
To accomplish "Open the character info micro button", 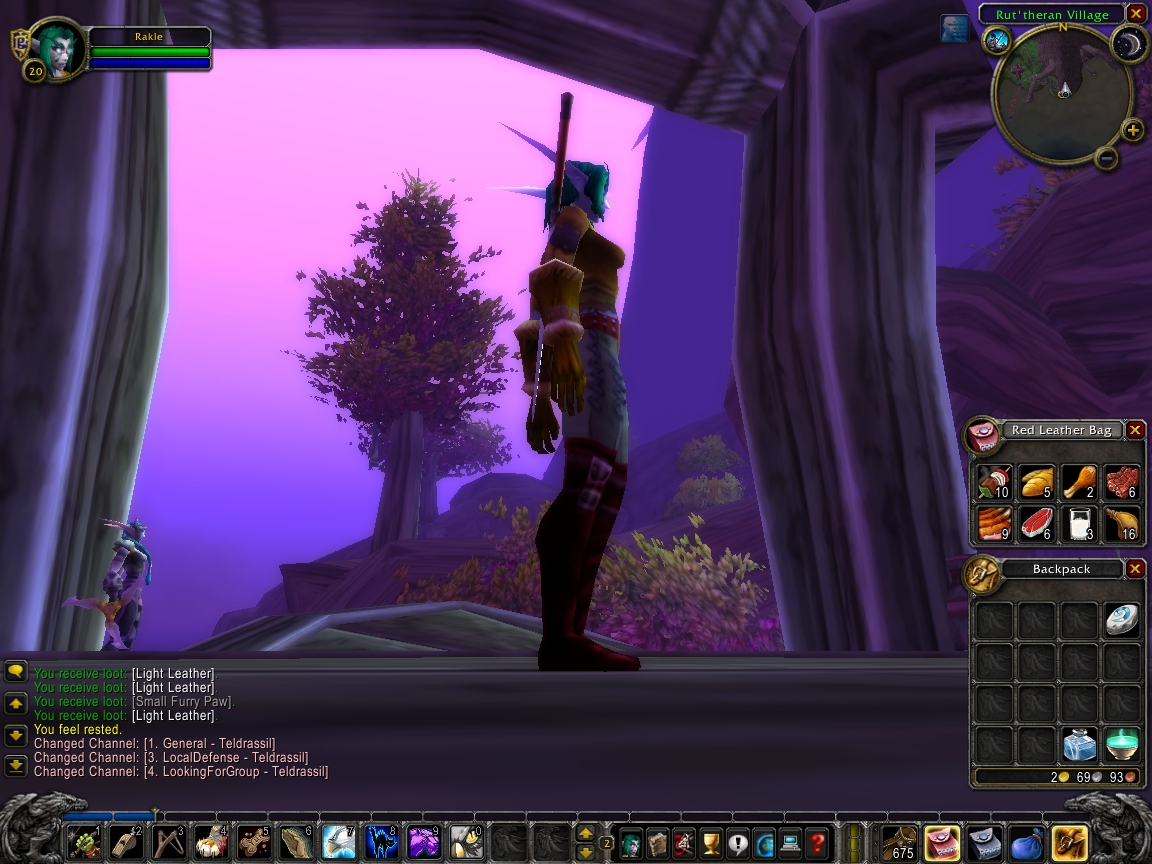I will click(630, 842).
